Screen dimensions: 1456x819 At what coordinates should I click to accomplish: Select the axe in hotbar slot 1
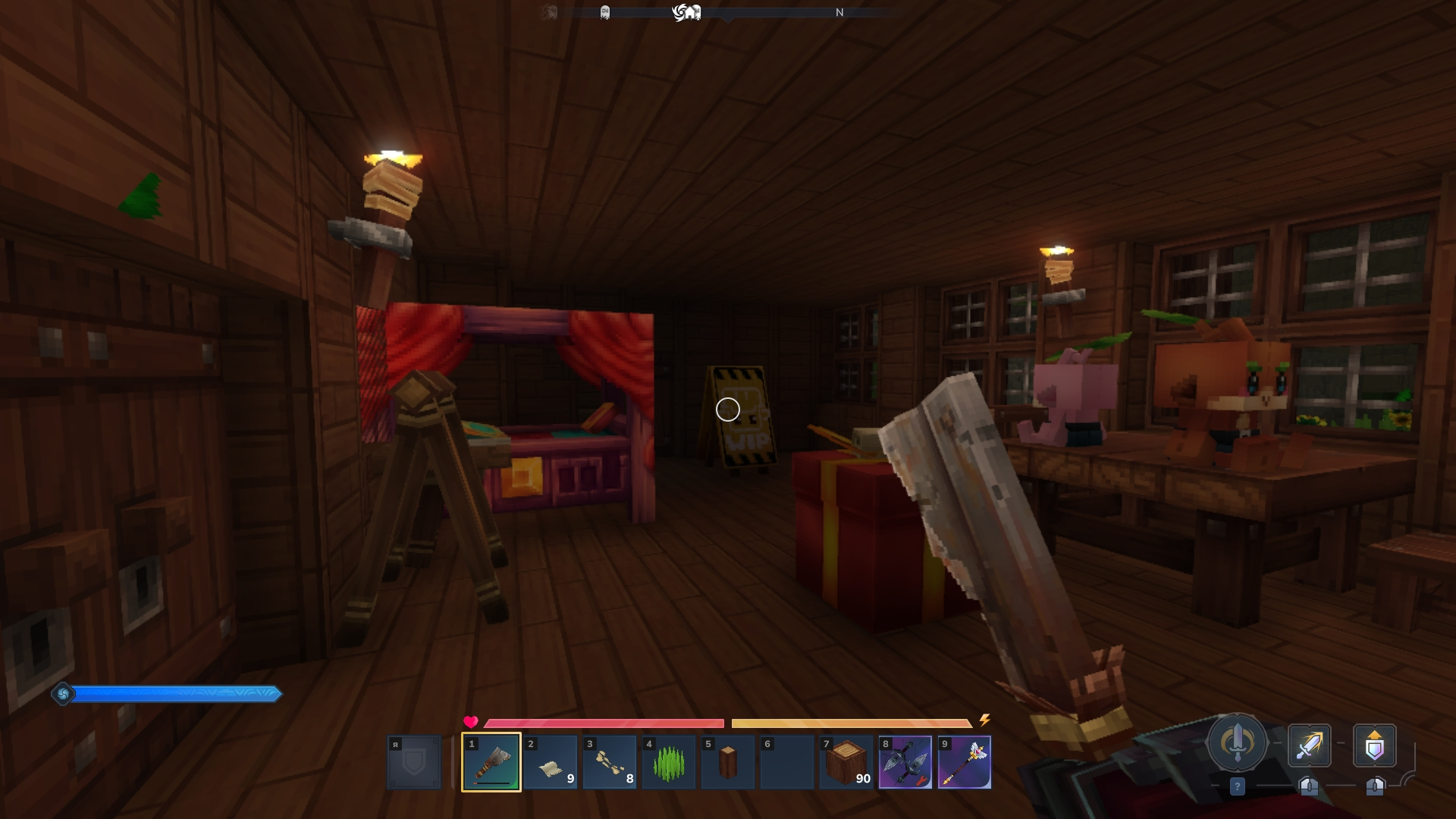pyautogui.click(x=491, y=762)
